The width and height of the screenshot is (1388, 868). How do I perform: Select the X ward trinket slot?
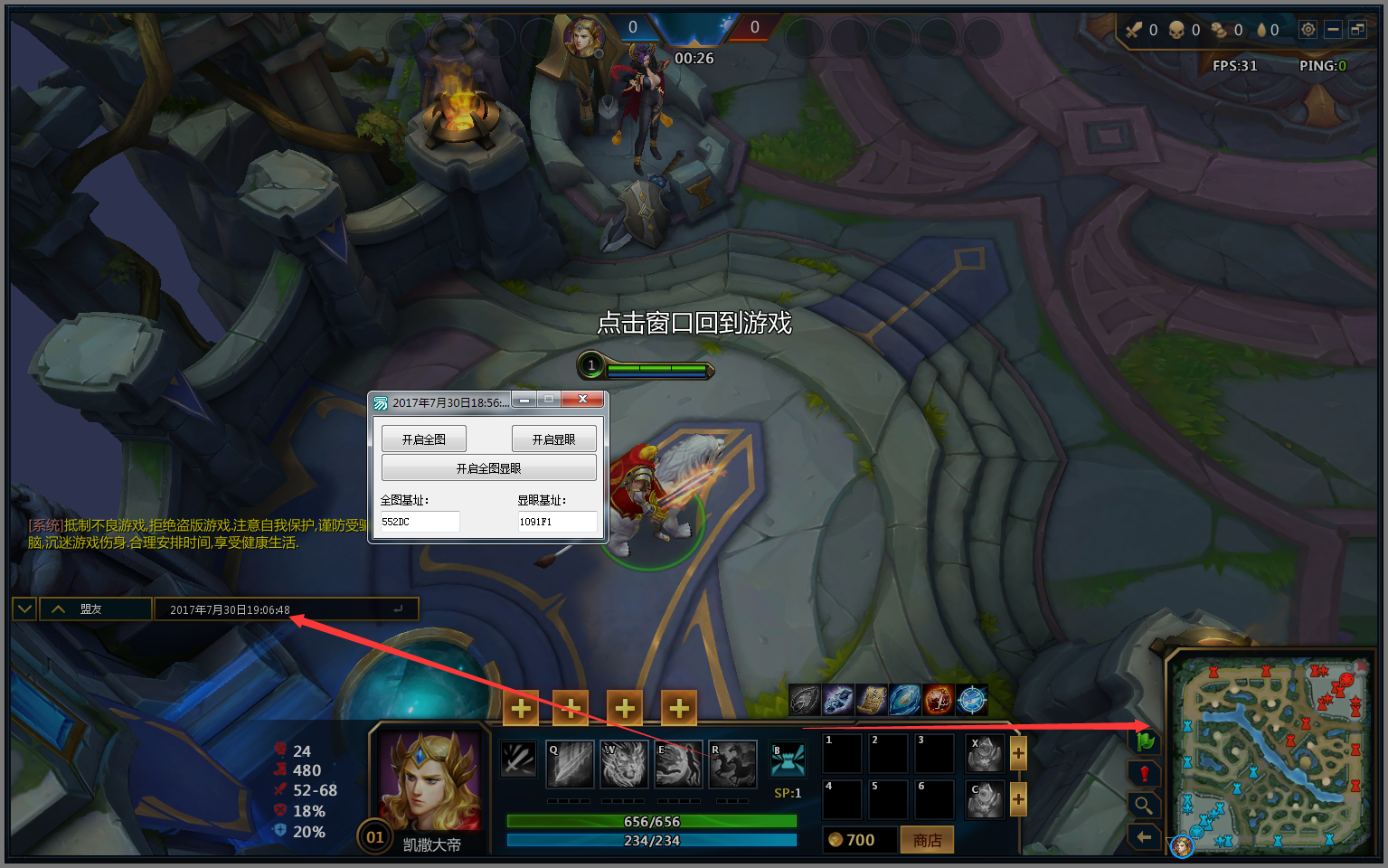(x=984, y=753)
